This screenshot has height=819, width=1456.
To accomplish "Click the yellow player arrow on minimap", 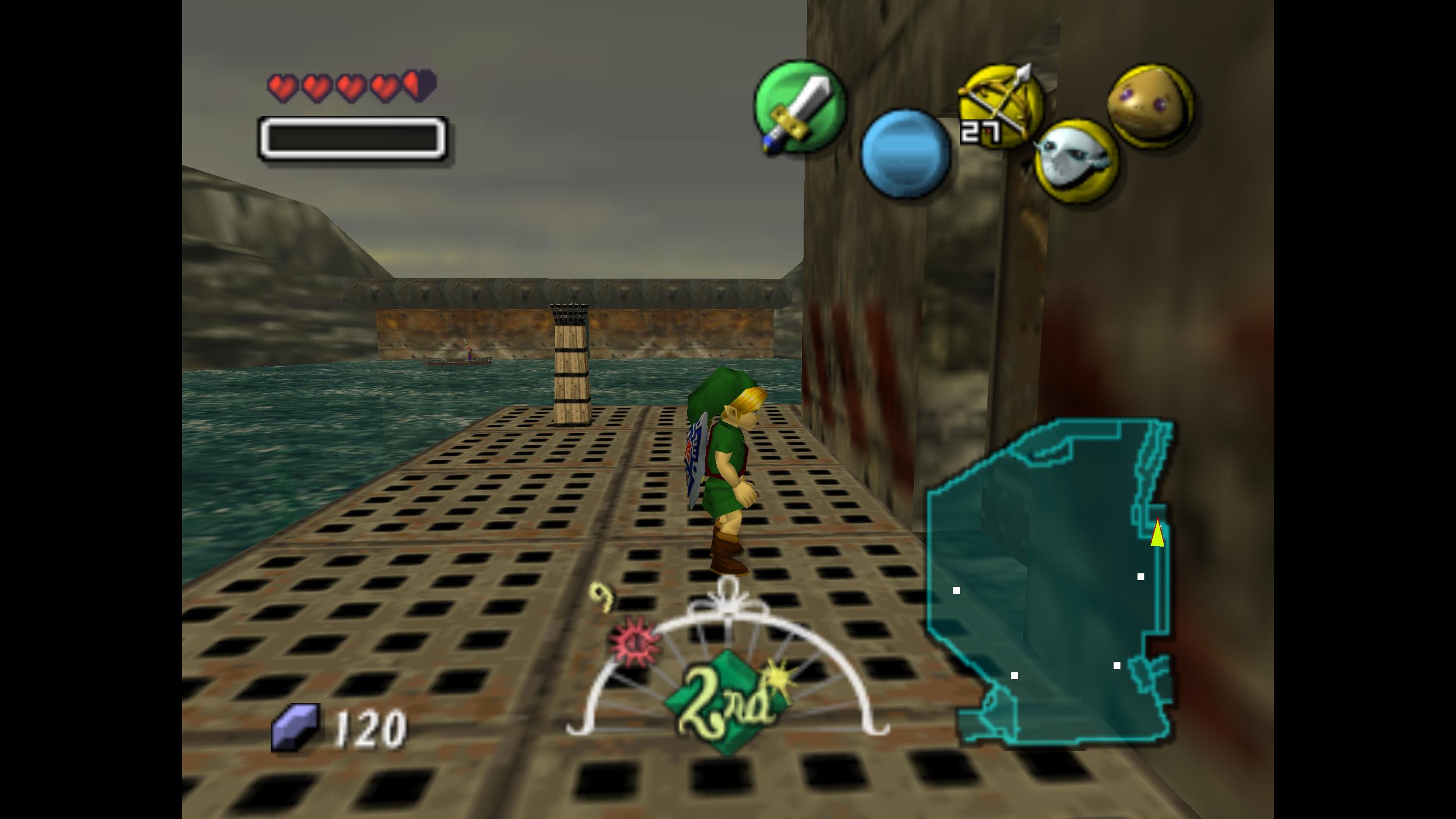I will [1157, 533].
